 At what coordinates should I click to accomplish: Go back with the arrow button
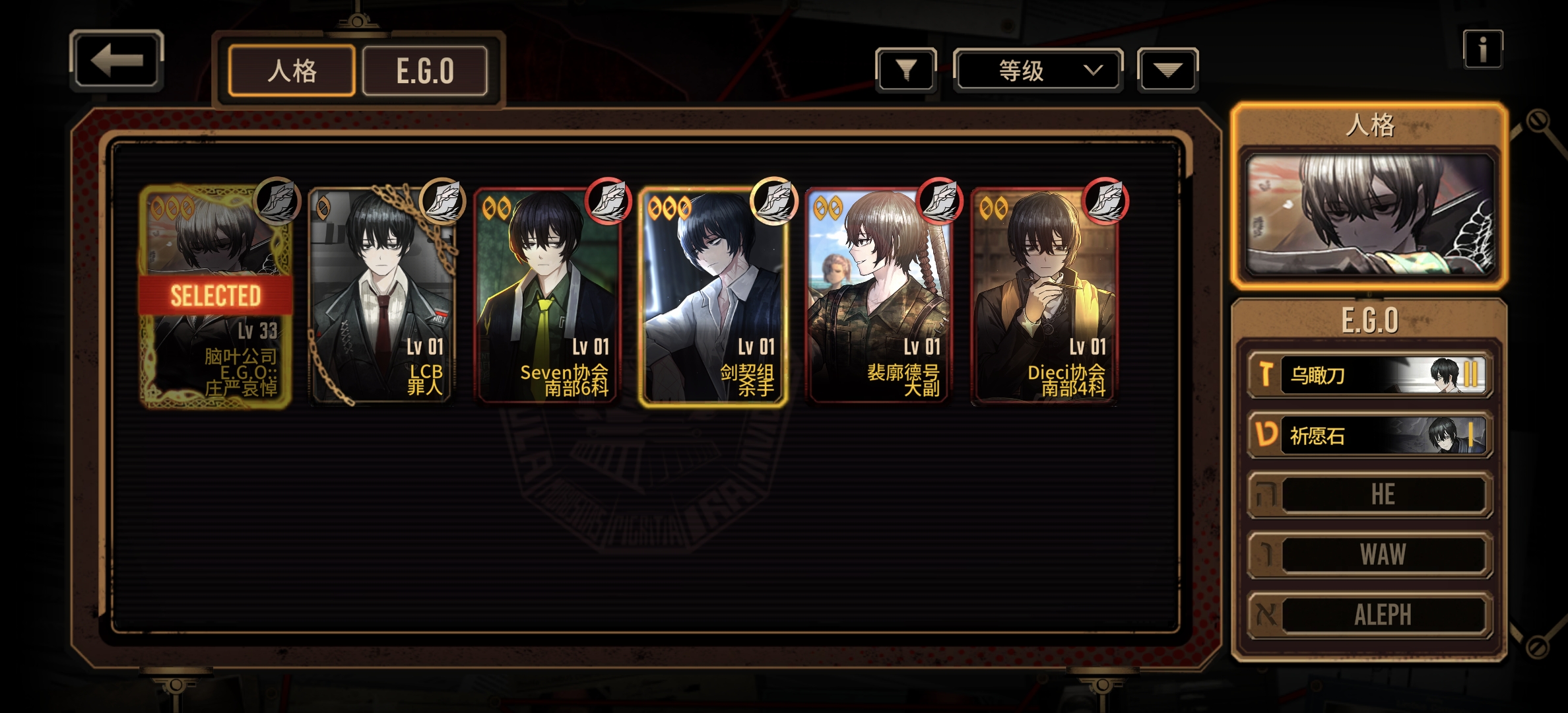click(x=116, y=61)
